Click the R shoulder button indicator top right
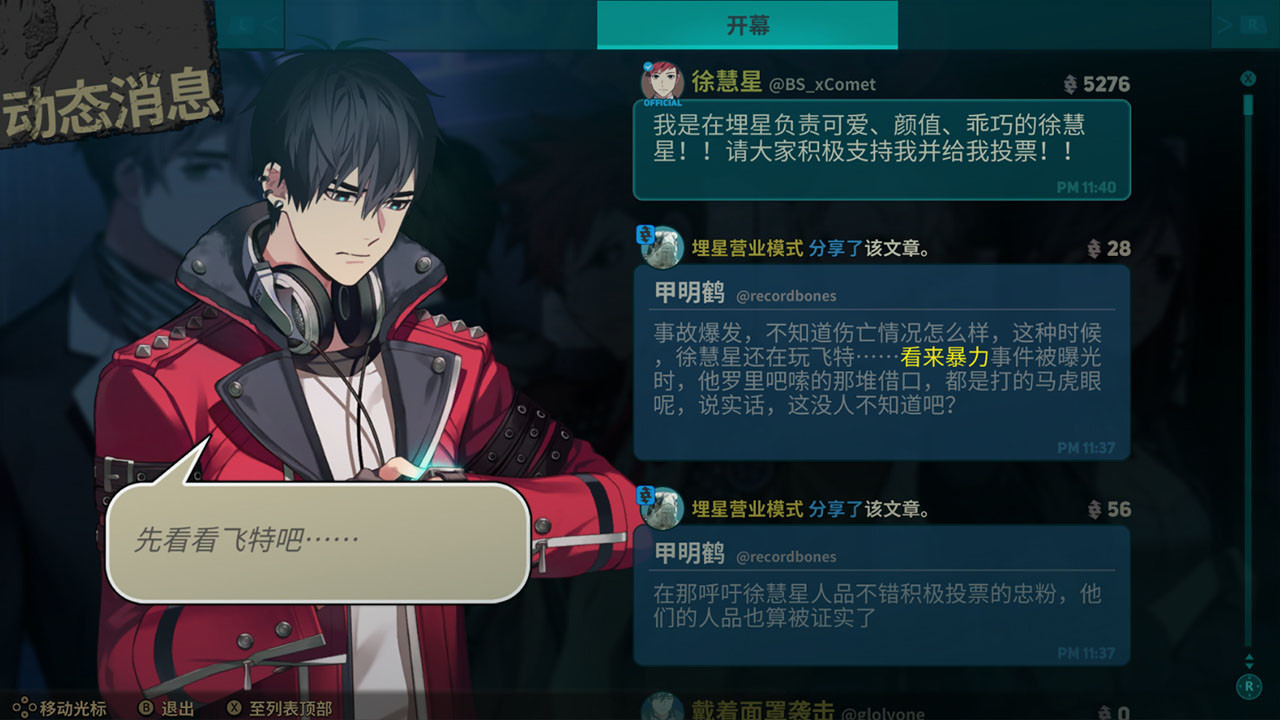Screen dimensions: 1280x720 [1252, 25]
